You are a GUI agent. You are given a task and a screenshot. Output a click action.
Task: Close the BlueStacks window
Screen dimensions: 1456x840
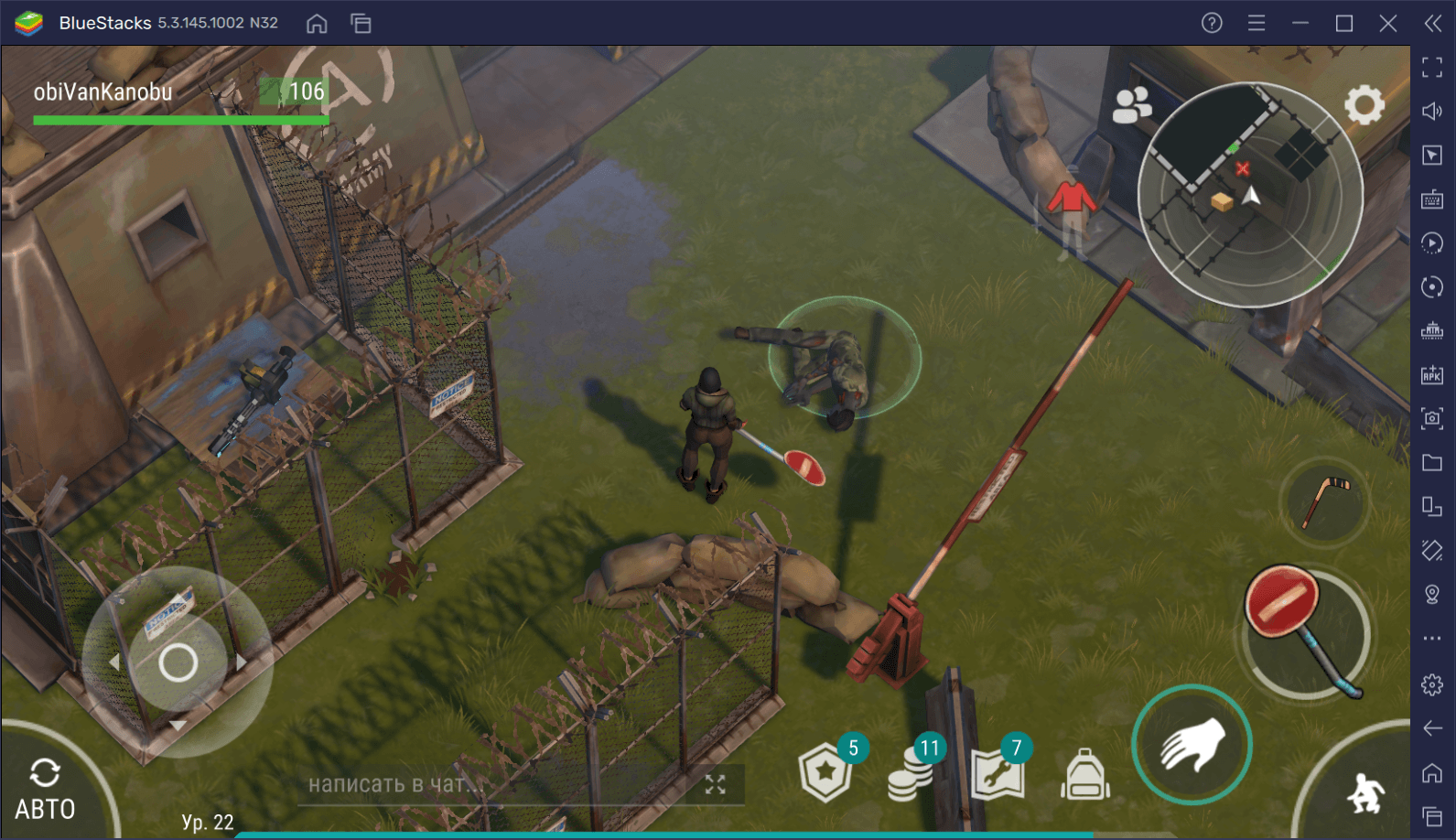click(1387, 23)
